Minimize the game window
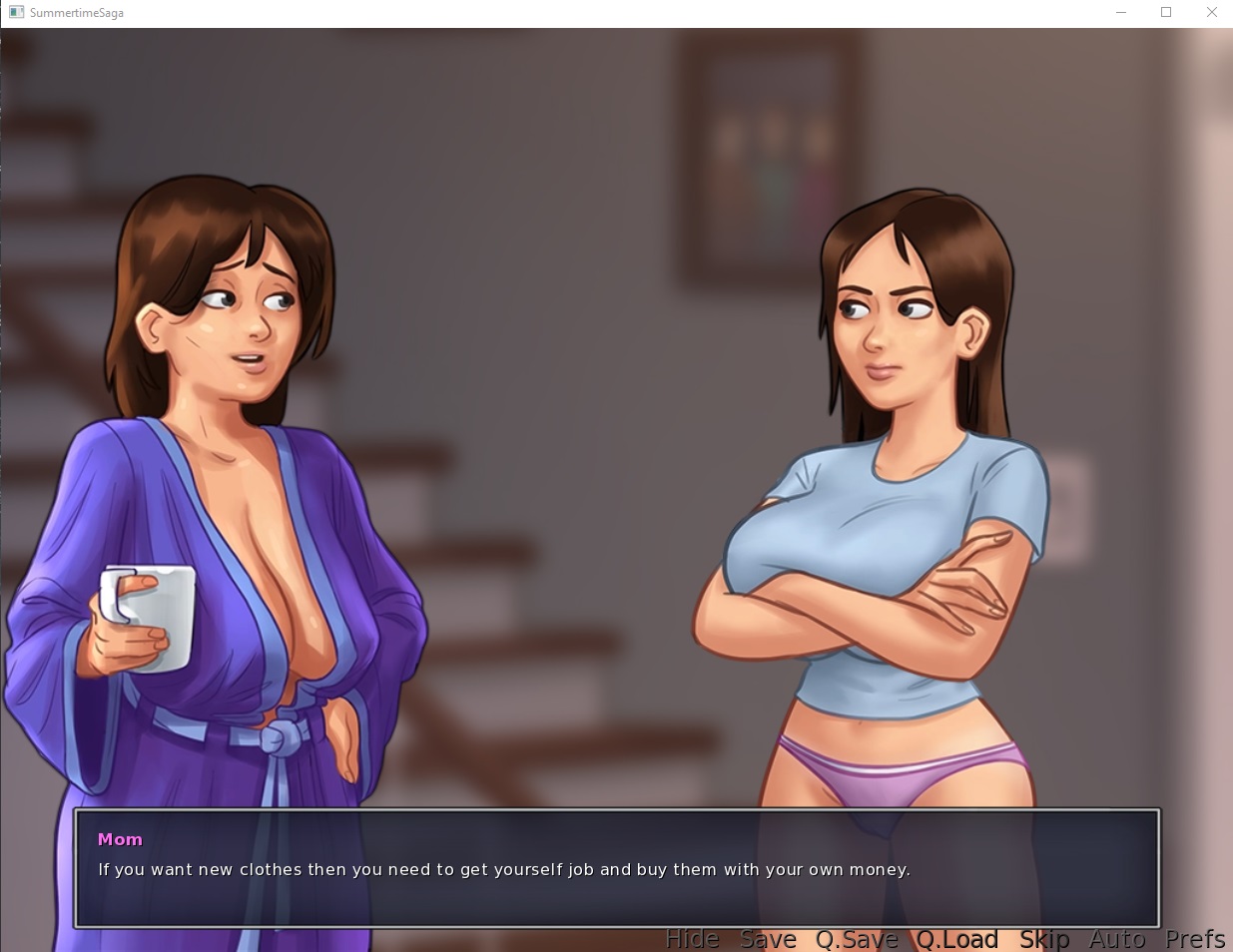The image size is (1233, 952). [1120, 13]
